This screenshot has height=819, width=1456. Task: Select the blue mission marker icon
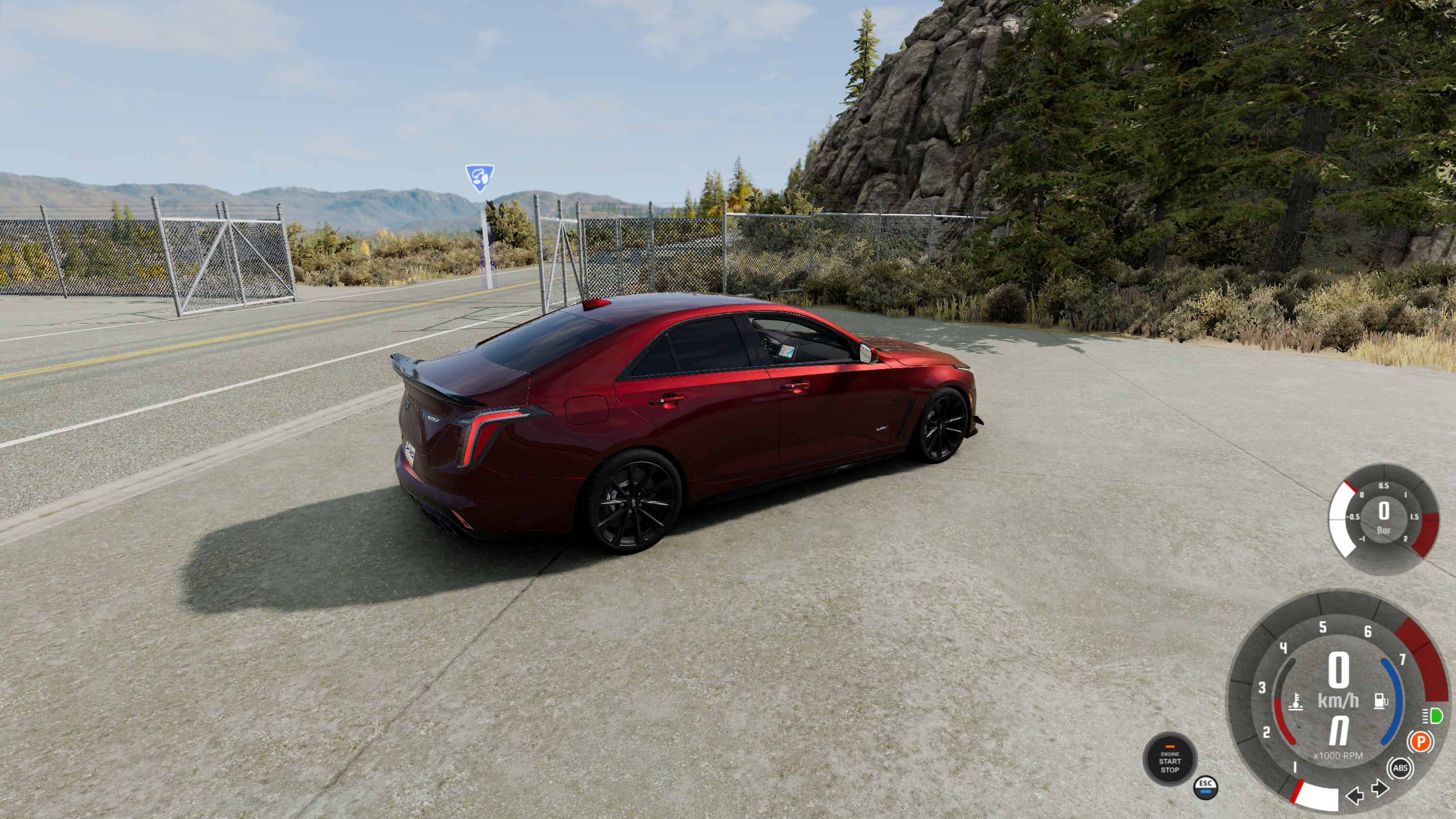pyautogui.click(x=479, y=178)
